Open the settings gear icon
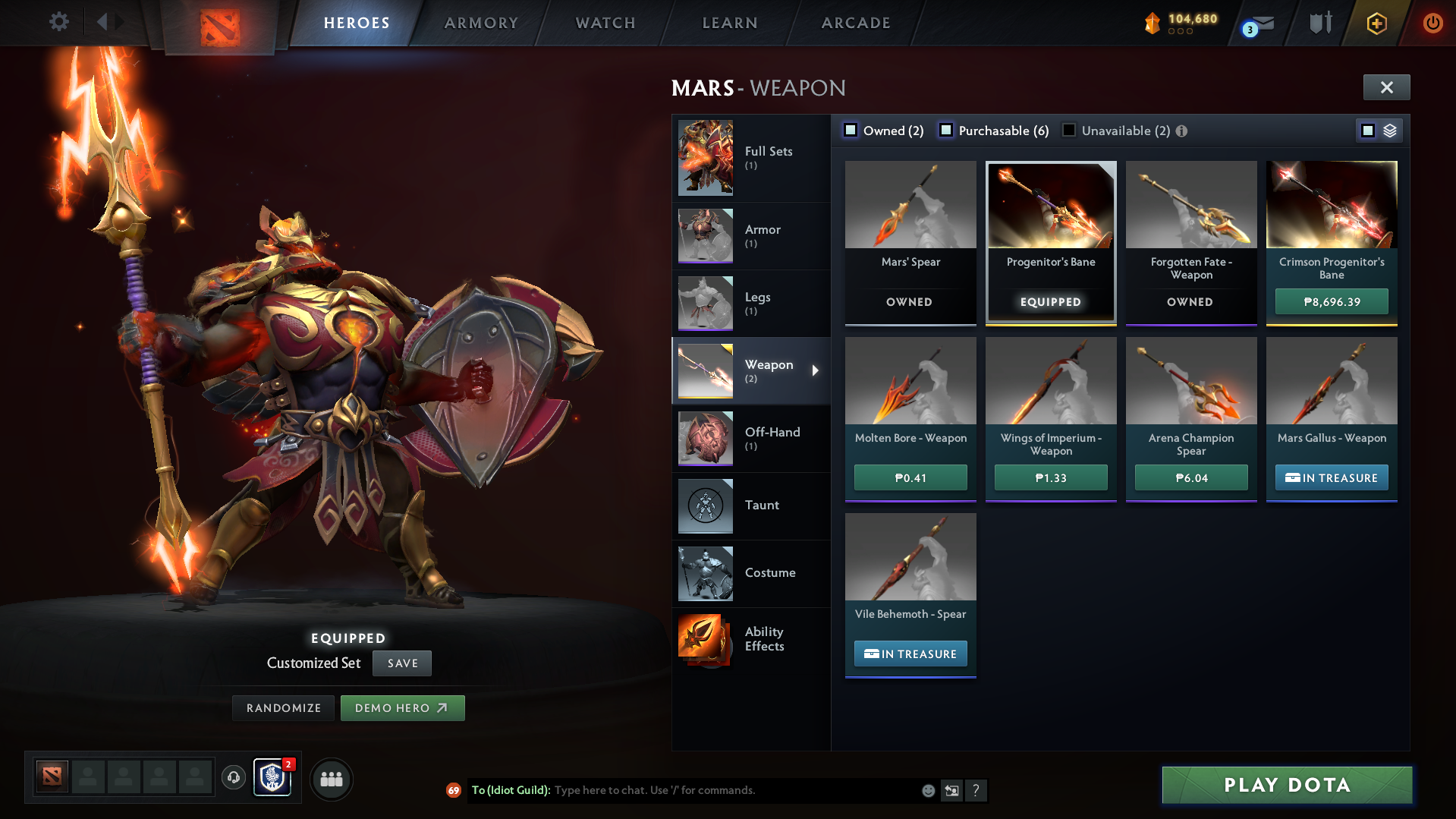The image size is (1456, 819). click(x=58, y=22)
